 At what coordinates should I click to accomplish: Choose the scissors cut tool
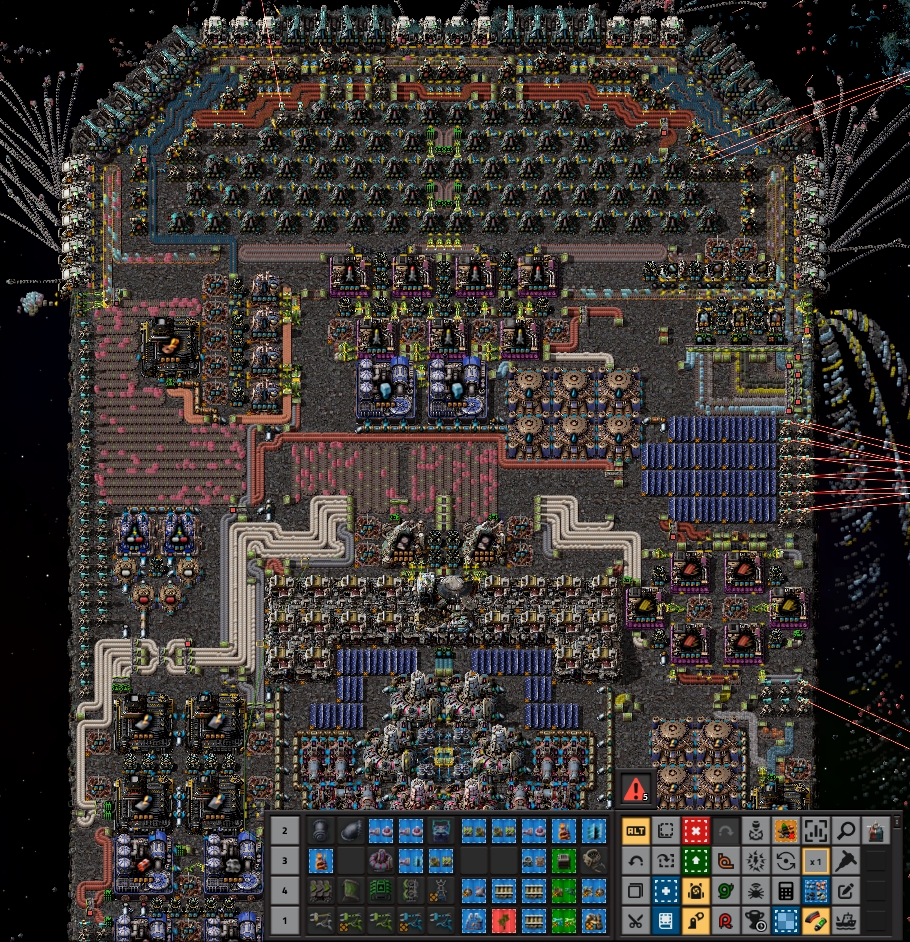[x=635, y=920]
